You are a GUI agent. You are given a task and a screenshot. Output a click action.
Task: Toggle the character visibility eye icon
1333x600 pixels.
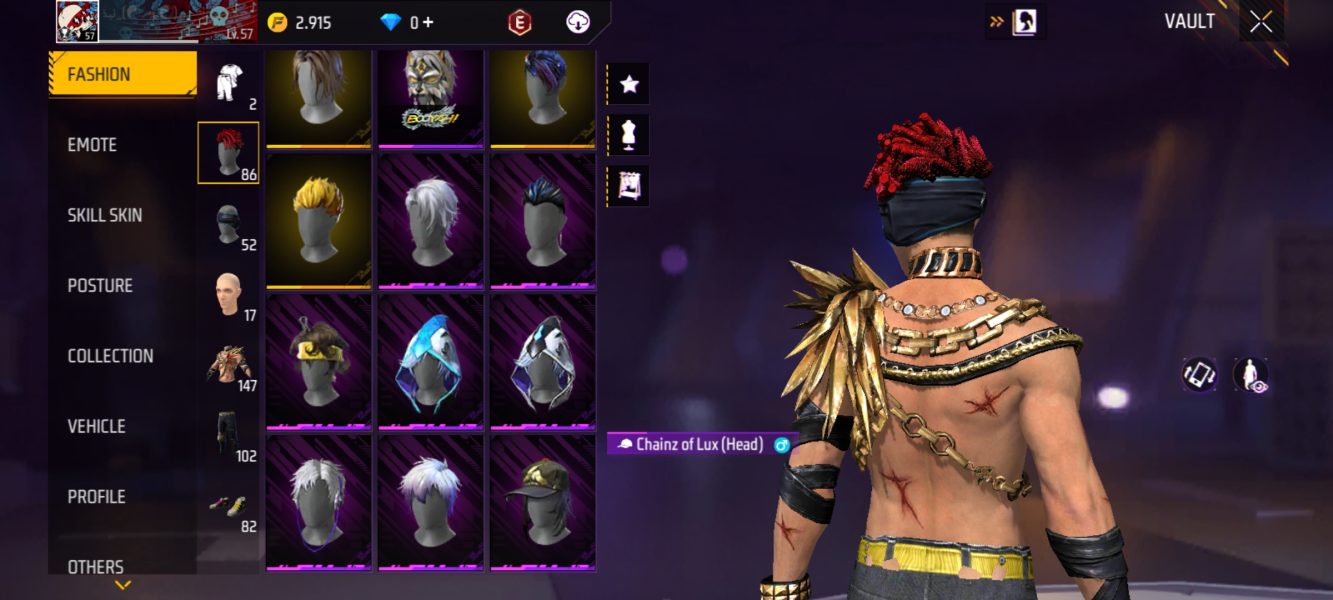1251,375
